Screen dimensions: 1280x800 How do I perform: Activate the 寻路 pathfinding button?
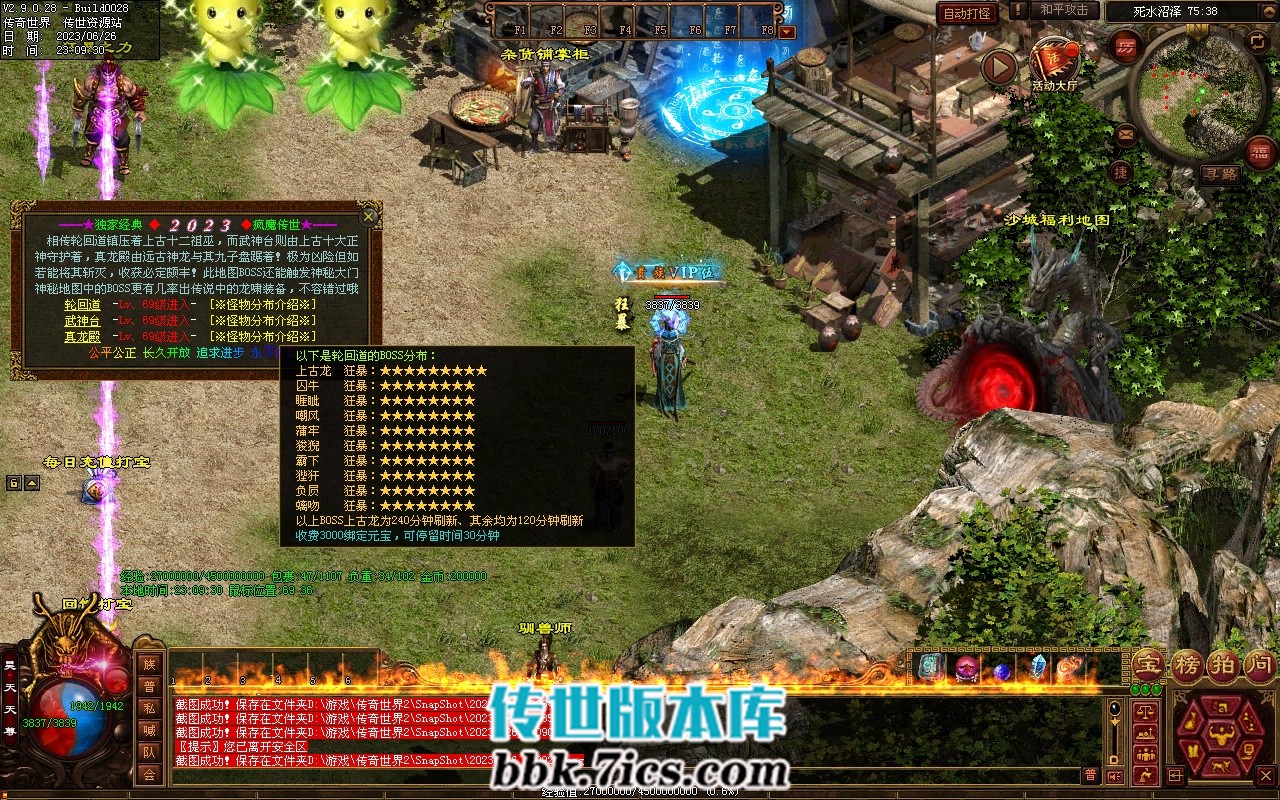pyautogui.click(x=1220, y=173)
